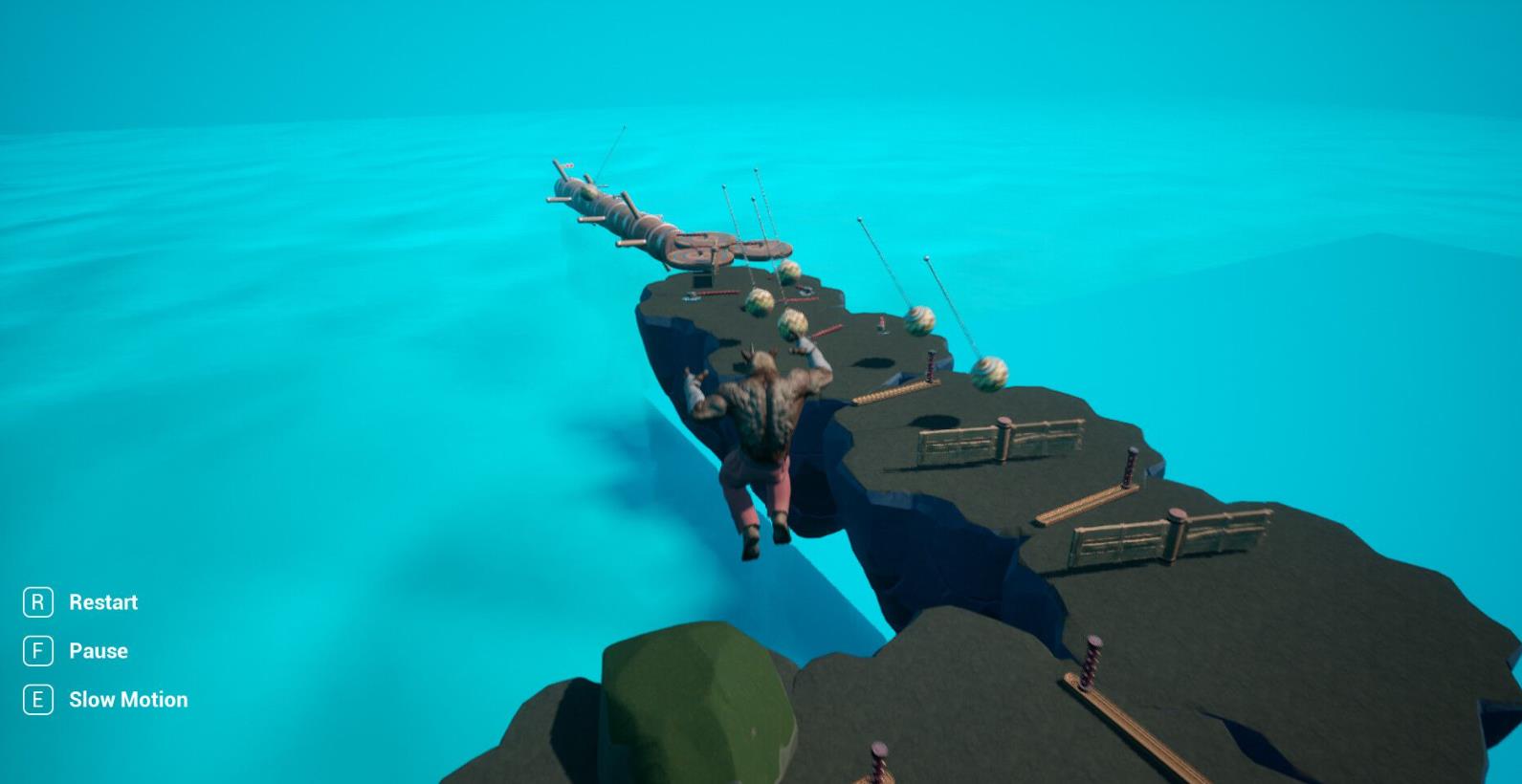Click the Pause label in the hint panel

[x=99, y=651]
